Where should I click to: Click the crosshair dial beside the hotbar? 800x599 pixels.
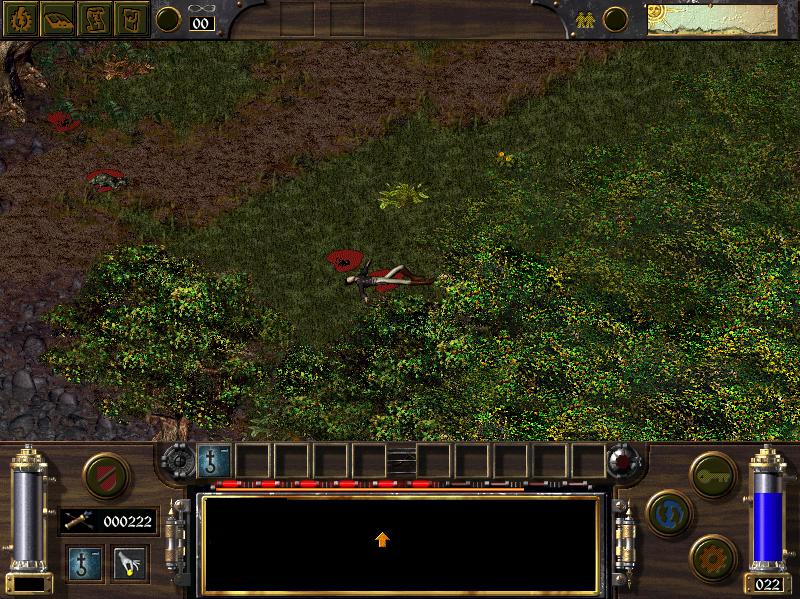(177, 461)
